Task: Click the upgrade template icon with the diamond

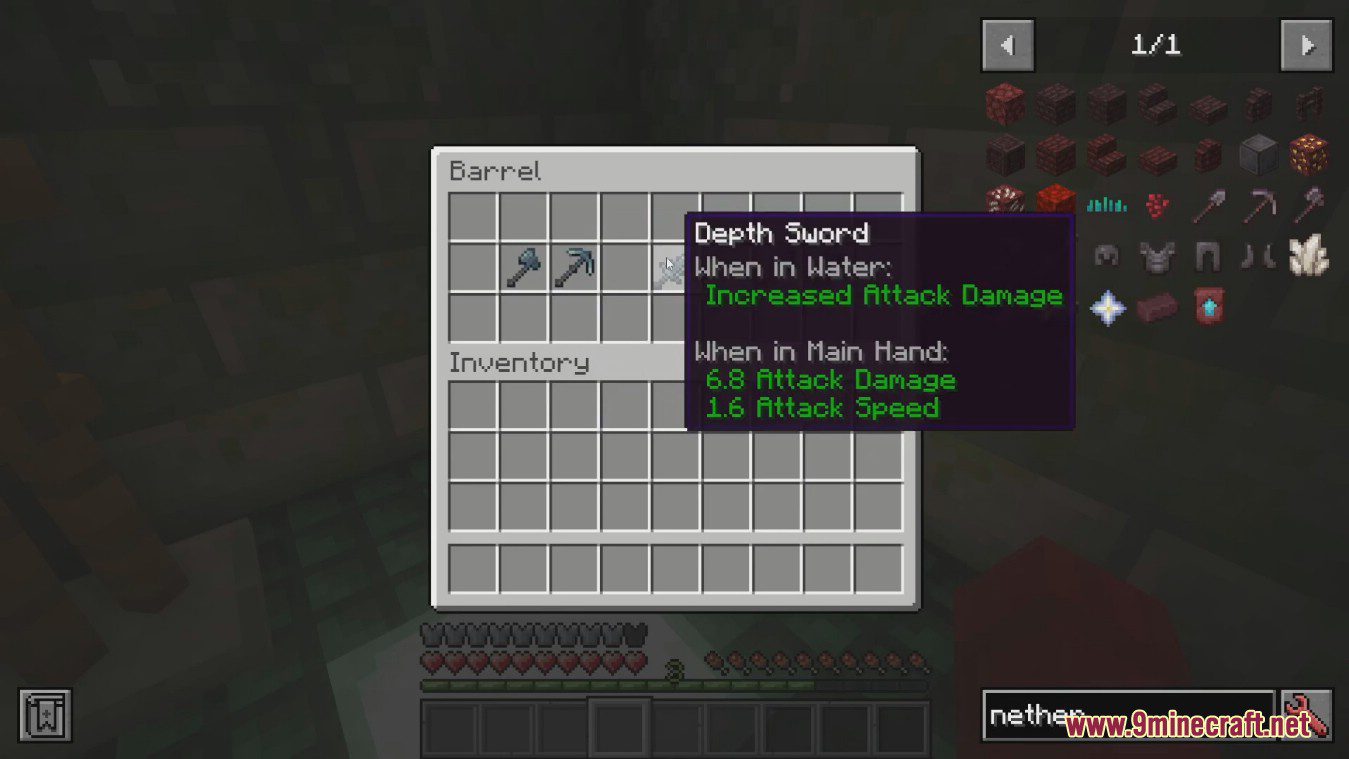Action: (1207, 307)
